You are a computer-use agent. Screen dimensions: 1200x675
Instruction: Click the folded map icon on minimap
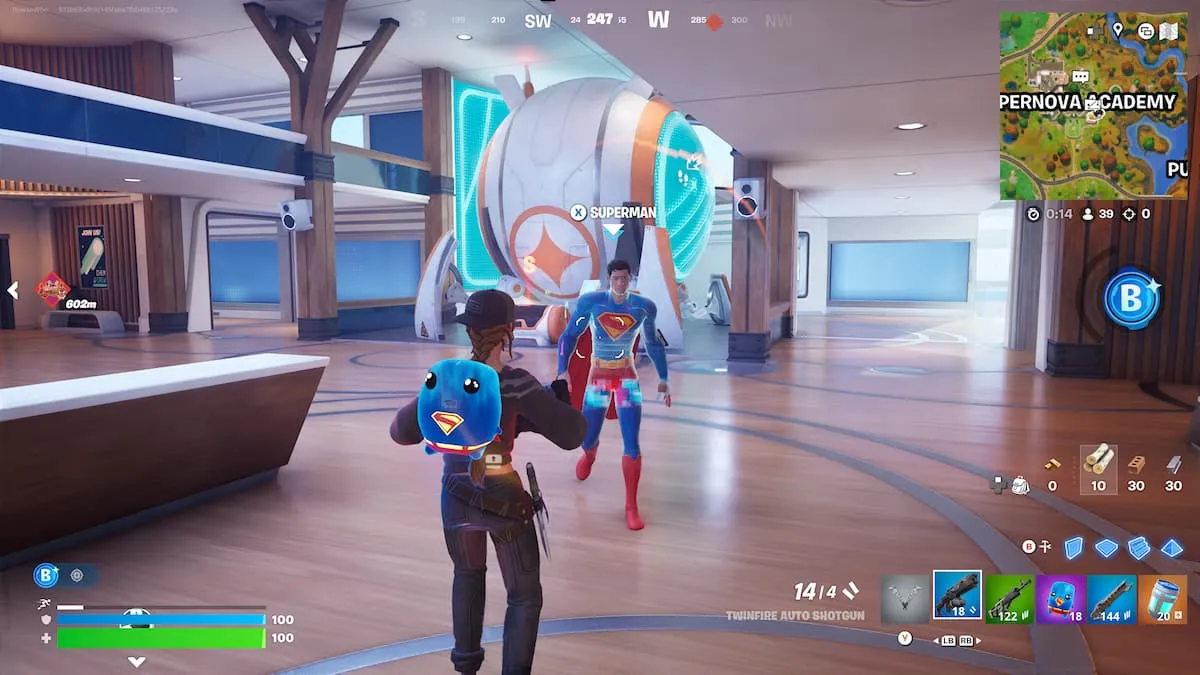pos(1169,31)
